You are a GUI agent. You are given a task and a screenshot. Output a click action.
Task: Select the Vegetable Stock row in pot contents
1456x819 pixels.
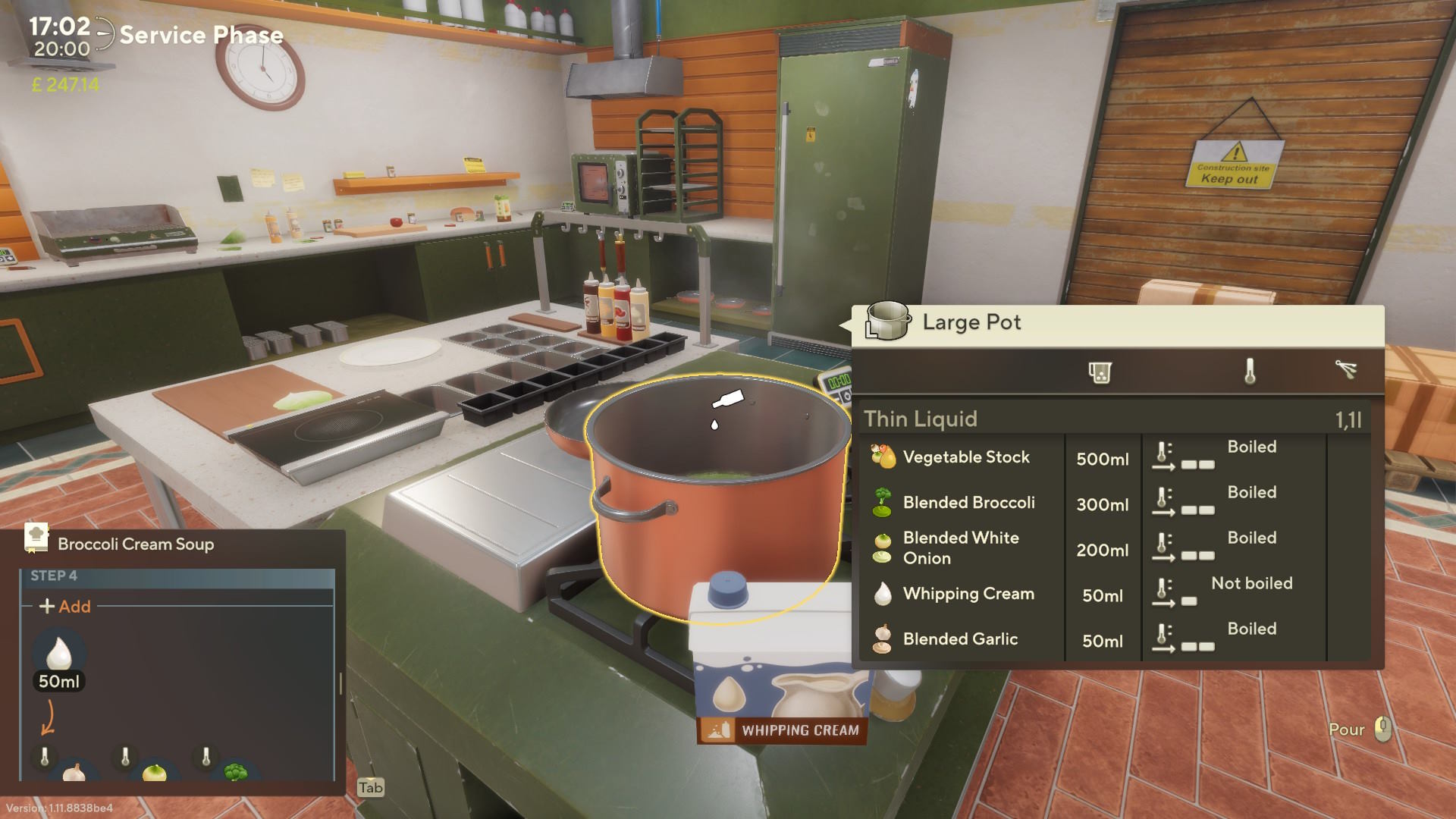click(x=966, y=457)
